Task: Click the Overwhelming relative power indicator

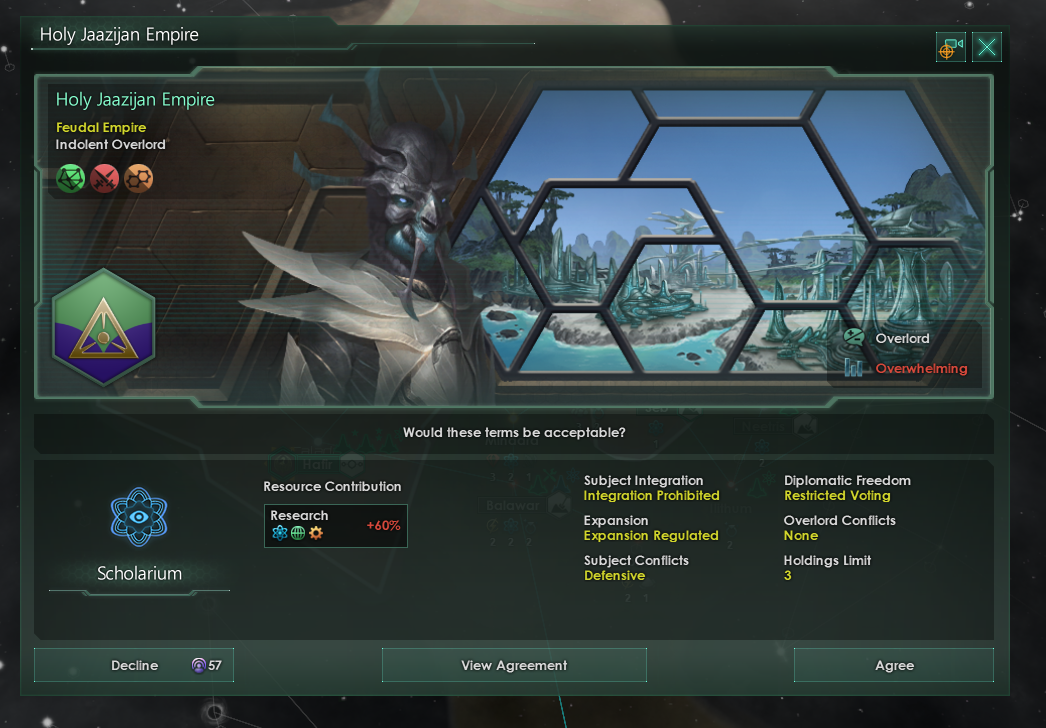Action: pyautogui.click(x=920, y=369)
